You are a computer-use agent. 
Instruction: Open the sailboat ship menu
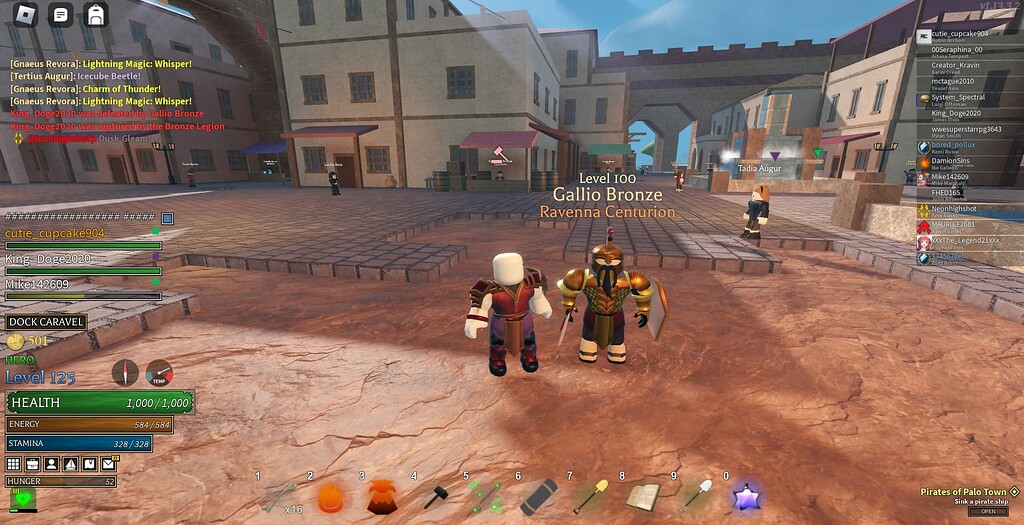pyautogui.click(x=70, y=464)
